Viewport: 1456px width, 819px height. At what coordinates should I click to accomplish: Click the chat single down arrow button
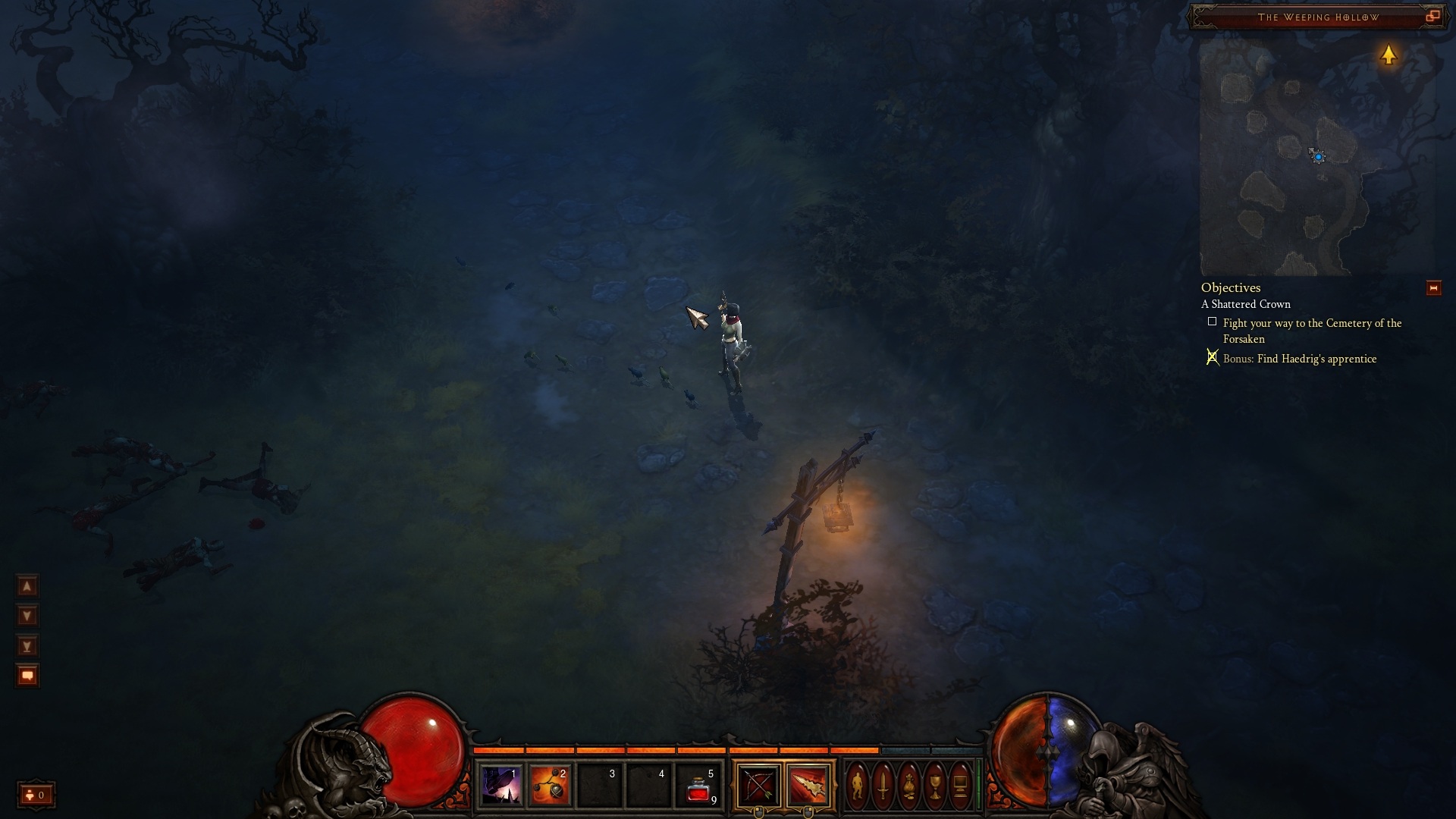27,616
